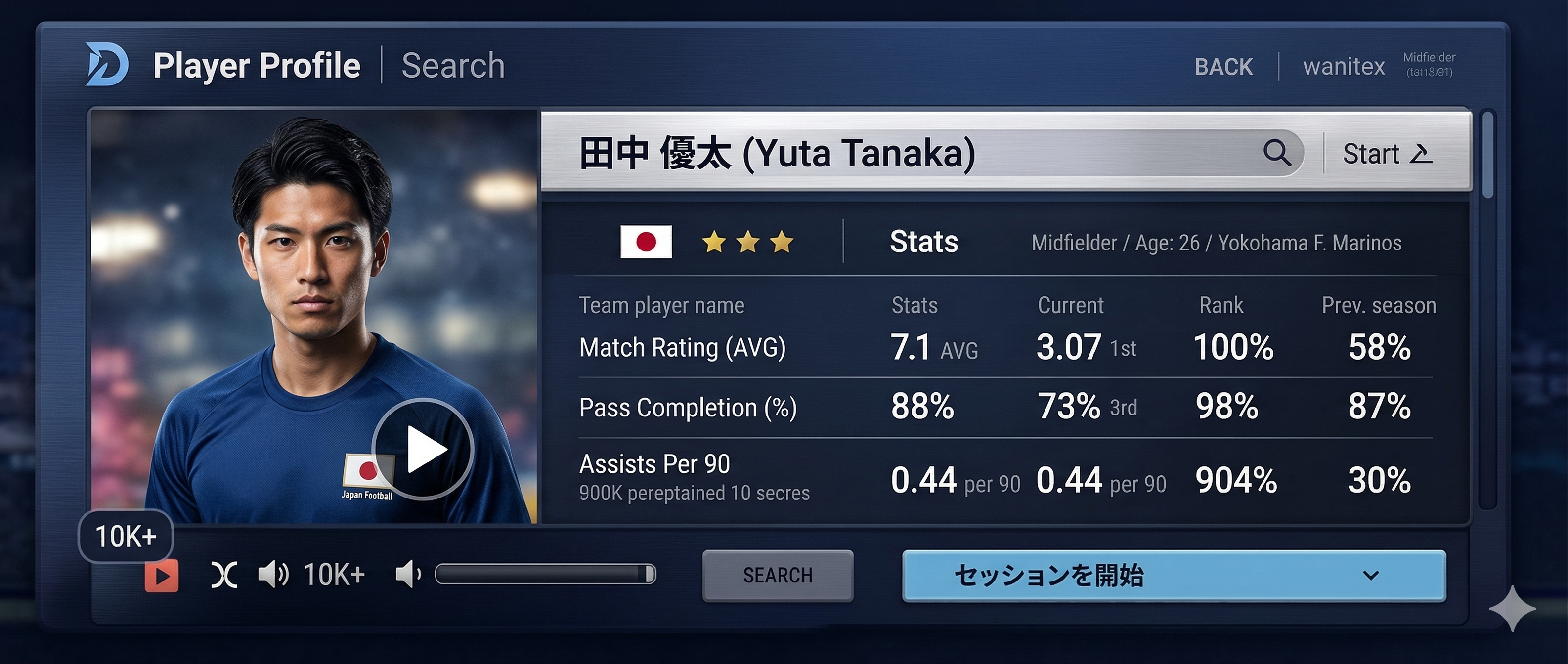Adjust the volume slider bar

(x=545, y=574)
